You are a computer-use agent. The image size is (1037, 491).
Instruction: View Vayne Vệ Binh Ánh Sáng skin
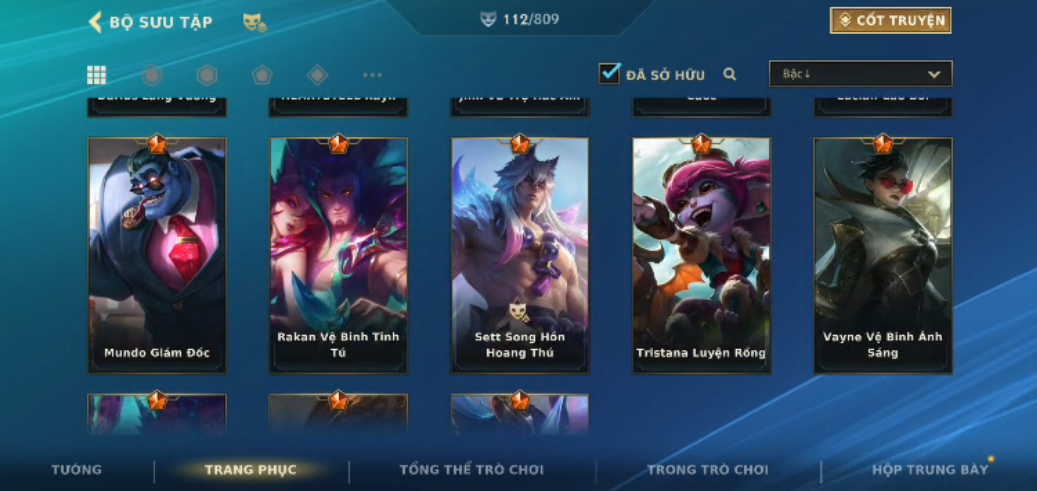[883, 256]
